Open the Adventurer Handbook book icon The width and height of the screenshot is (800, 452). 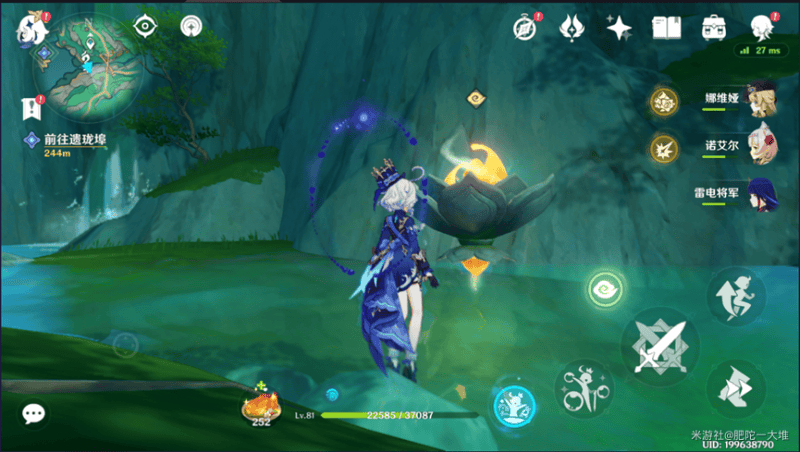666,27
